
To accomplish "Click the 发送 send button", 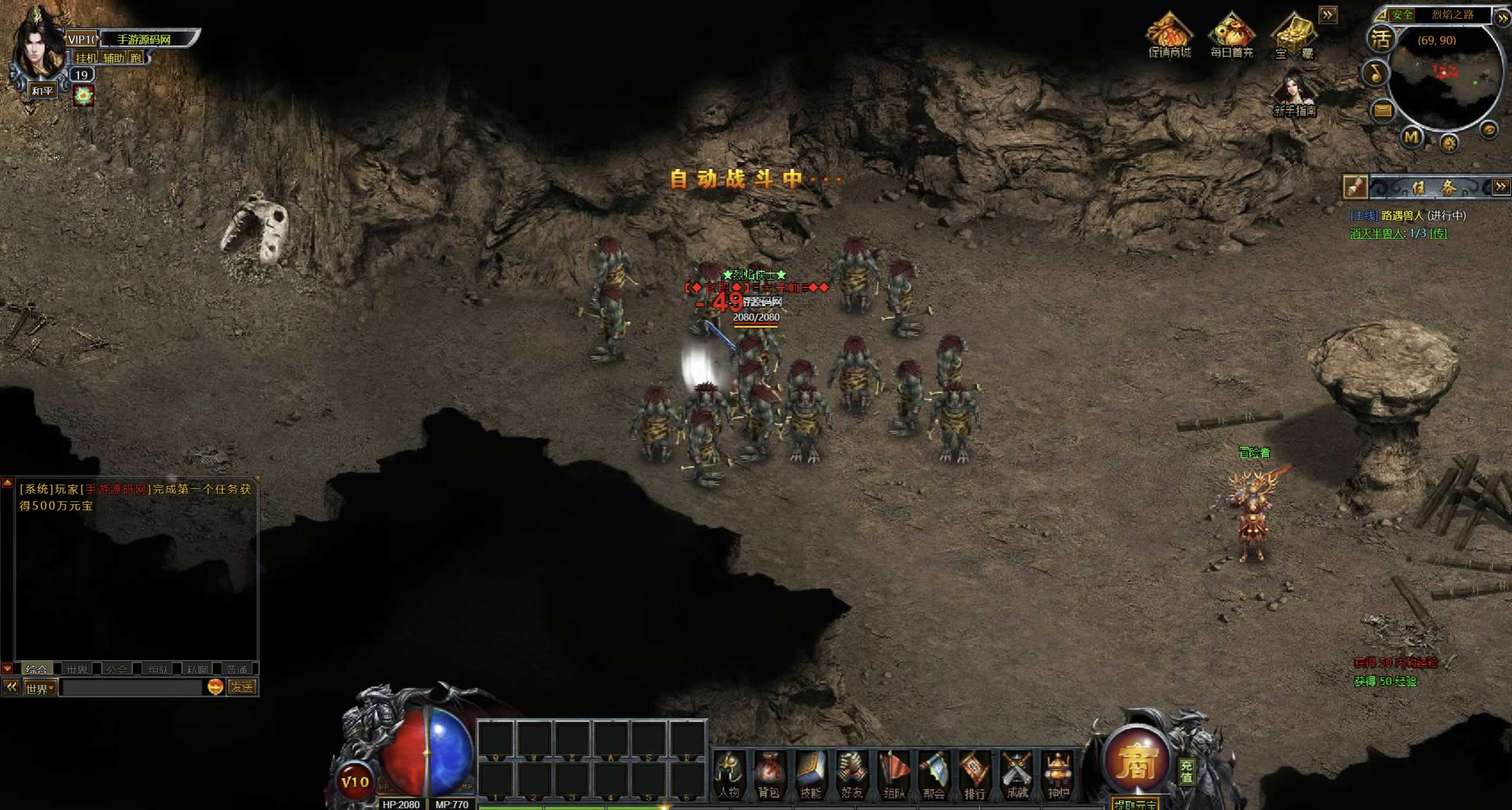I will click(242, 687).
